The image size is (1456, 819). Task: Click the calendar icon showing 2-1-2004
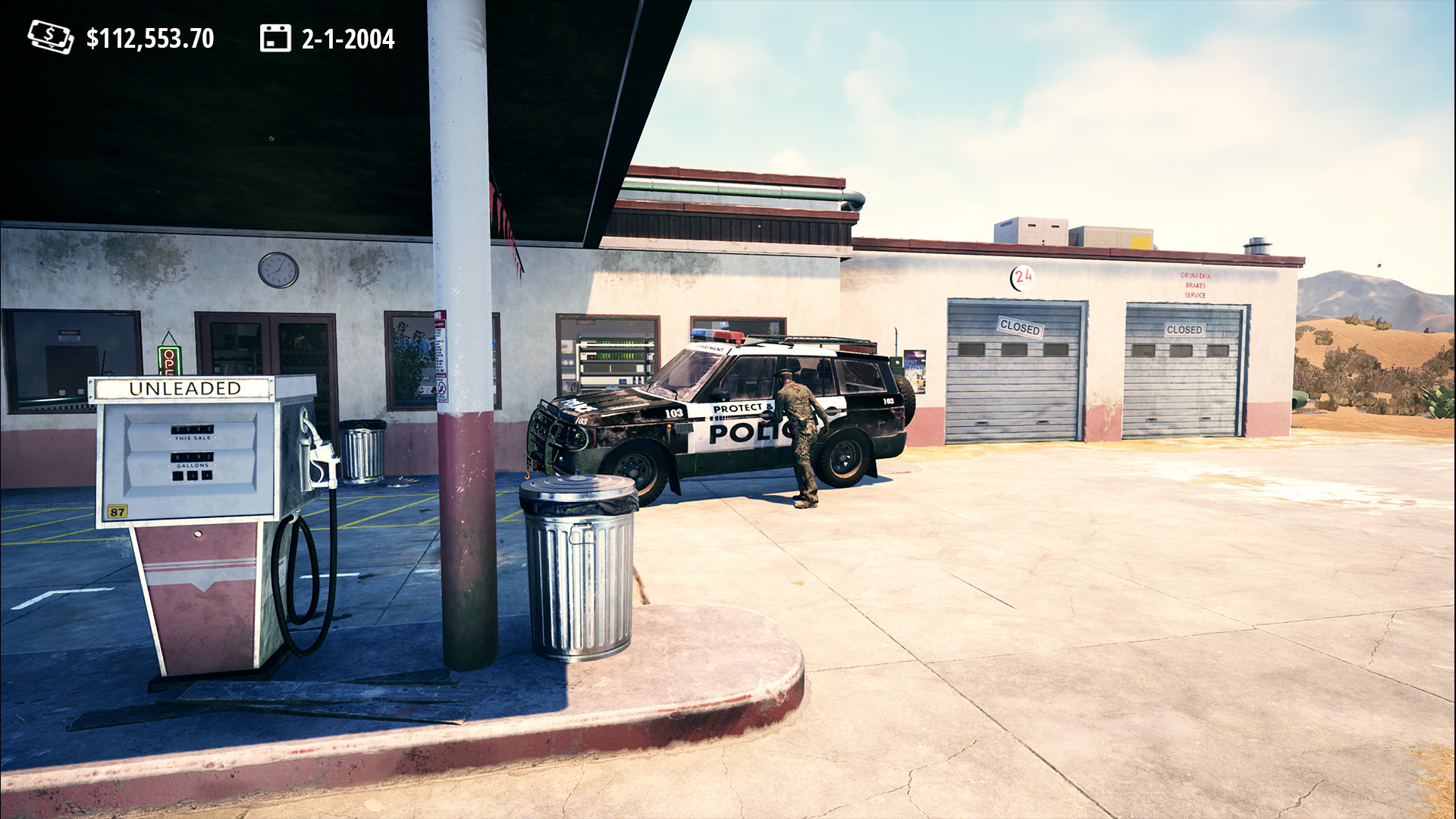coord(276,37)
